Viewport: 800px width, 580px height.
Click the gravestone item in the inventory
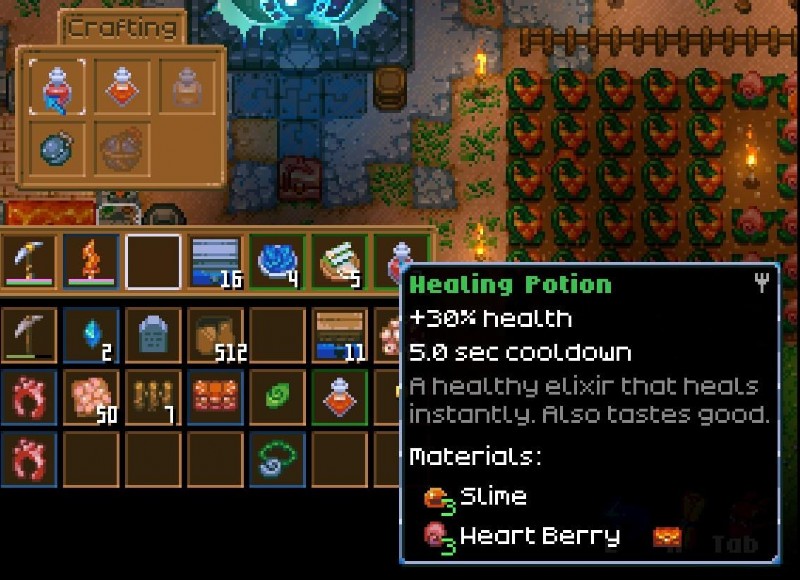[x=153, y=335]
